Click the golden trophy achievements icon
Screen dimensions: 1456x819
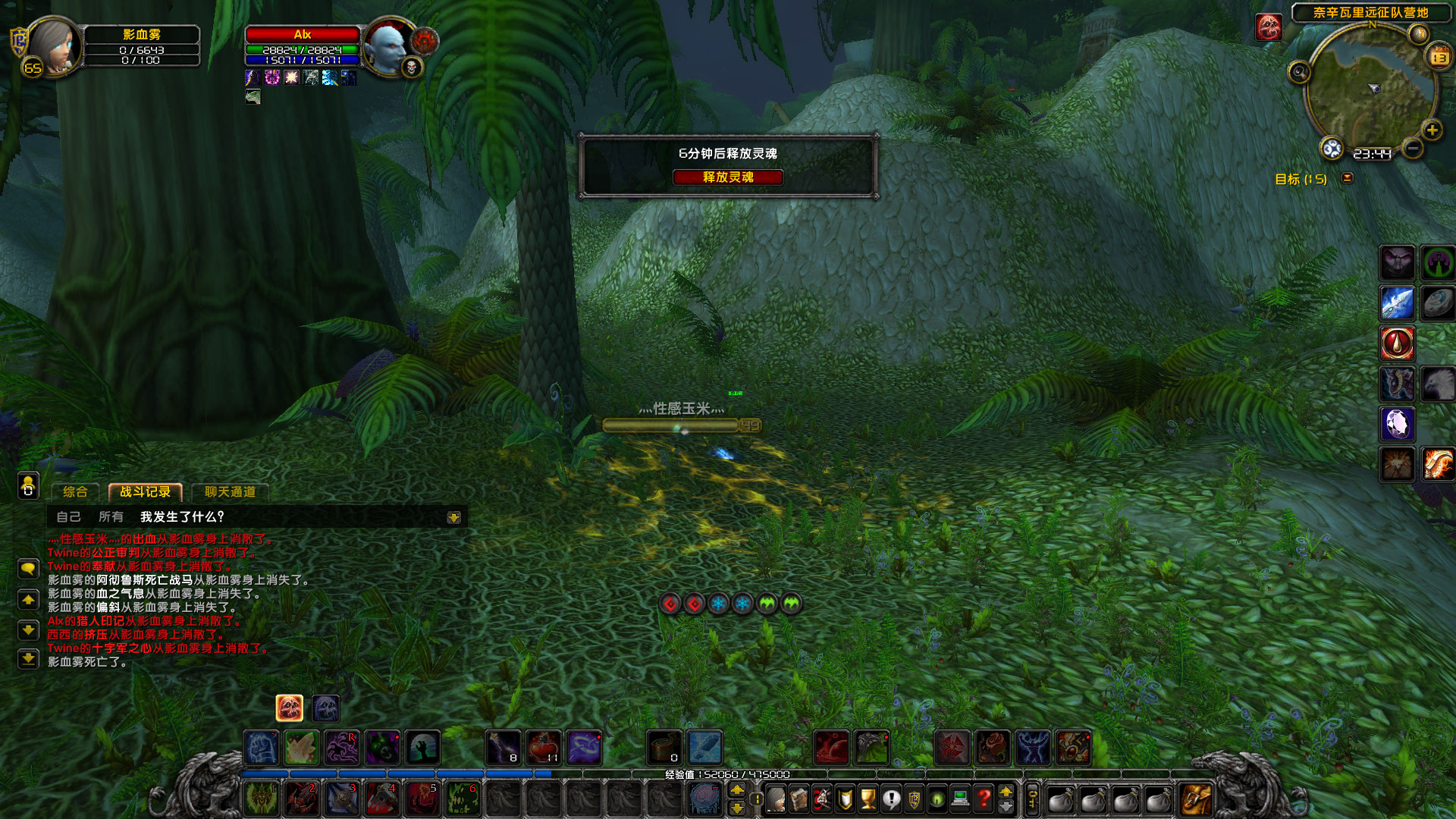[x=868, y=800]
